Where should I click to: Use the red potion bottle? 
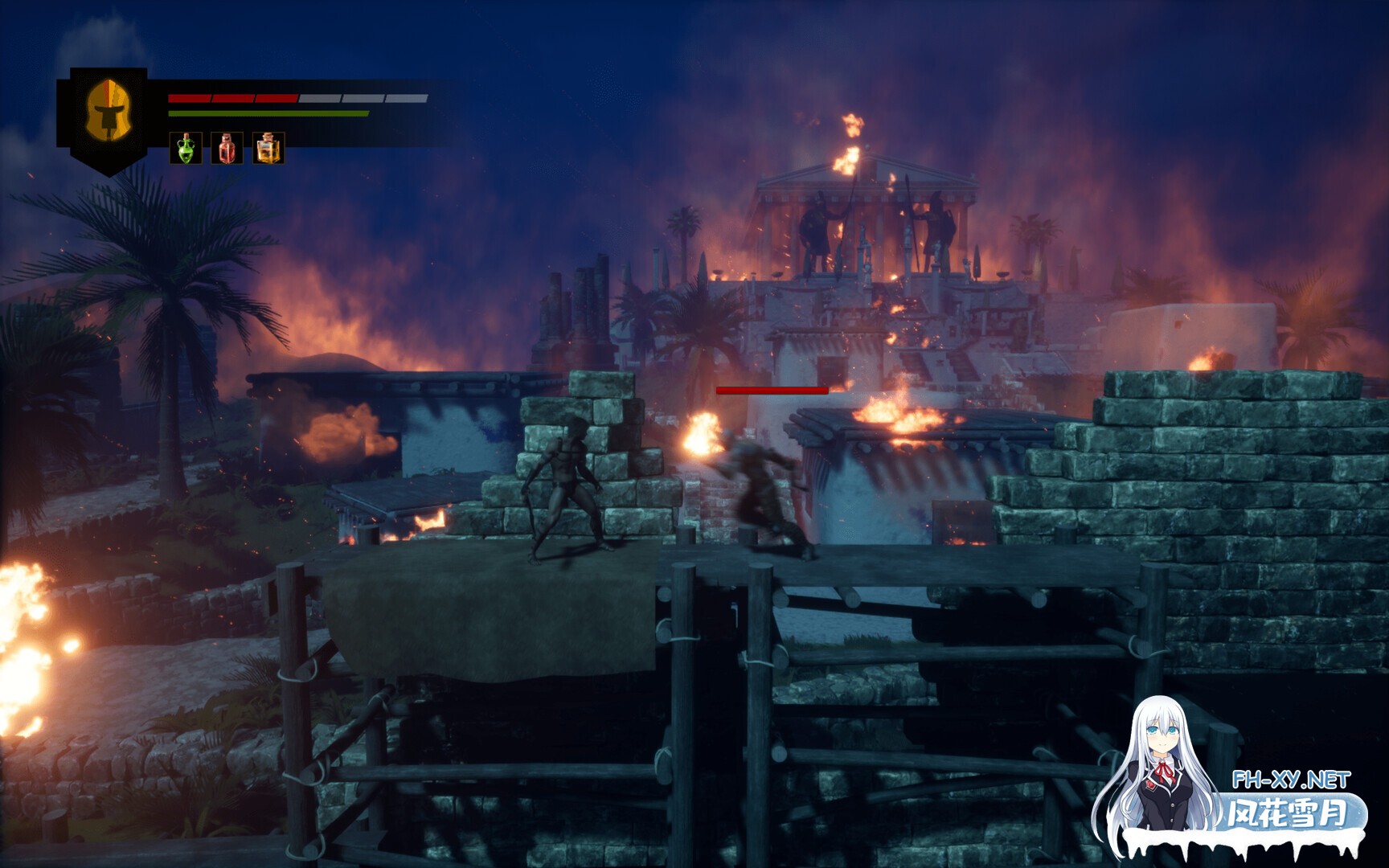227,149
